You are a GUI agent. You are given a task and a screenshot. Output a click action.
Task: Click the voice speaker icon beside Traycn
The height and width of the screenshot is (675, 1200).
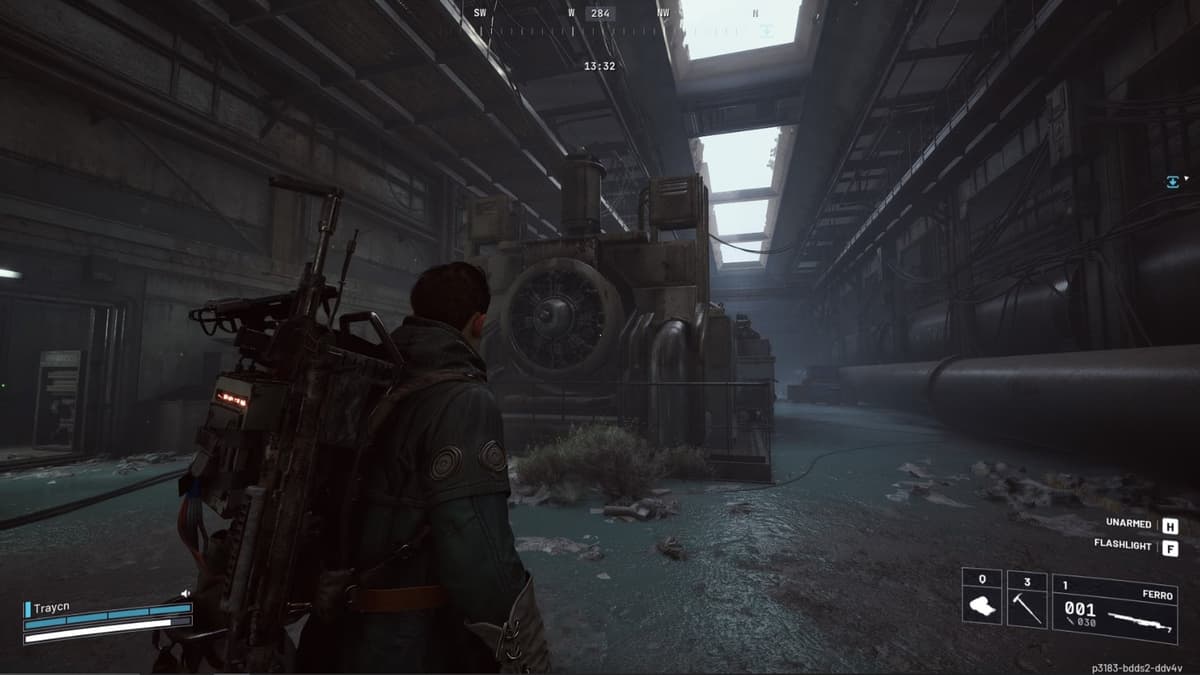(x=185, y=594)
